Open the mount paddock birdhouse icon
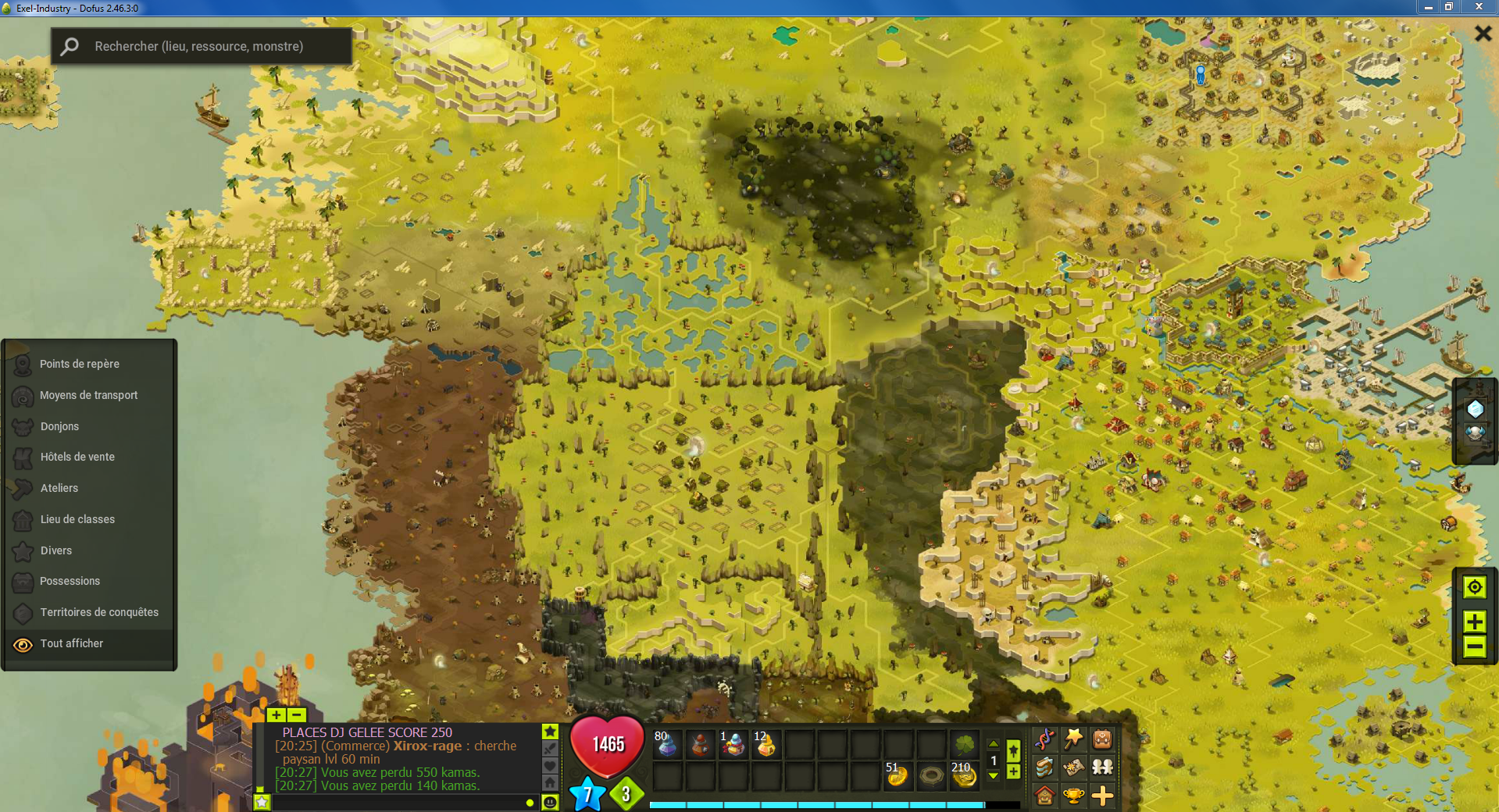Image resolution: width=1499 pixels, height=812 pixels. (x=1044, y=796)
